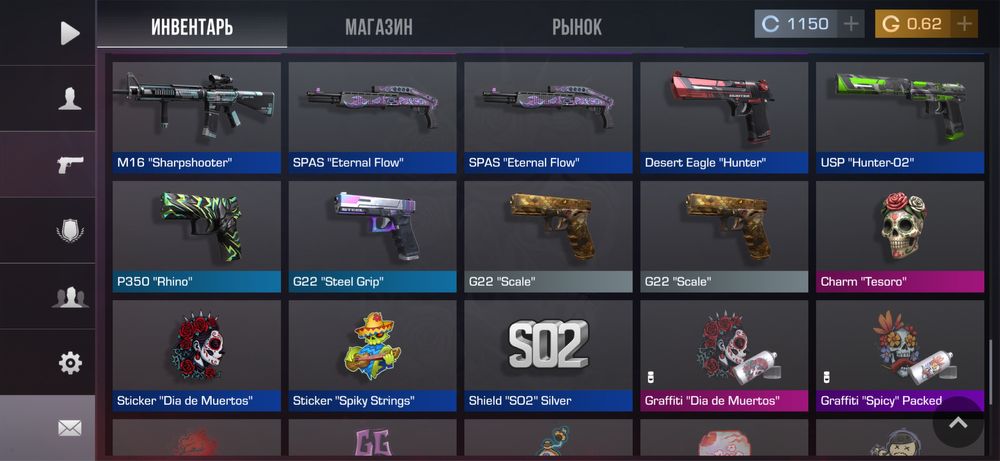The width and height of the screenshot is (1000, 461).
Task: Add gold currency with the plus button
Action: pos(964,24)
